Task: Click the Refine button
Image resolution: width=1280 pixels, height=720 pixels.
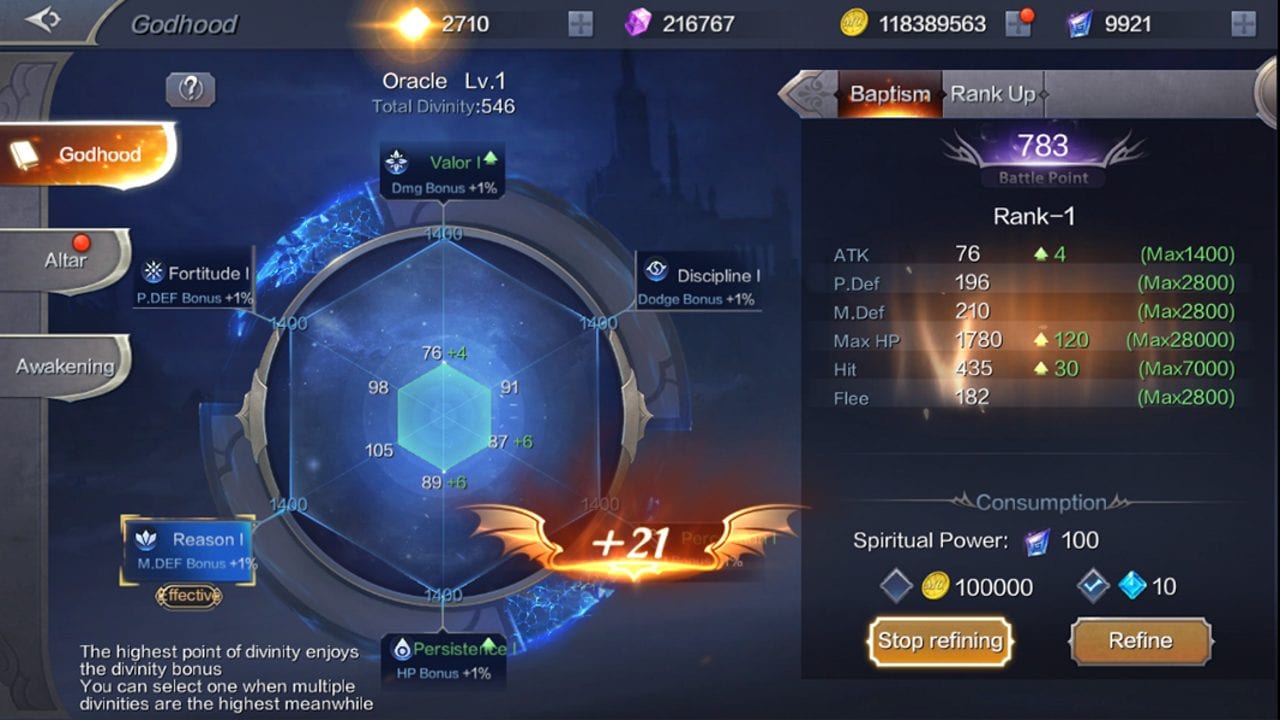Action: (1140, 641)
